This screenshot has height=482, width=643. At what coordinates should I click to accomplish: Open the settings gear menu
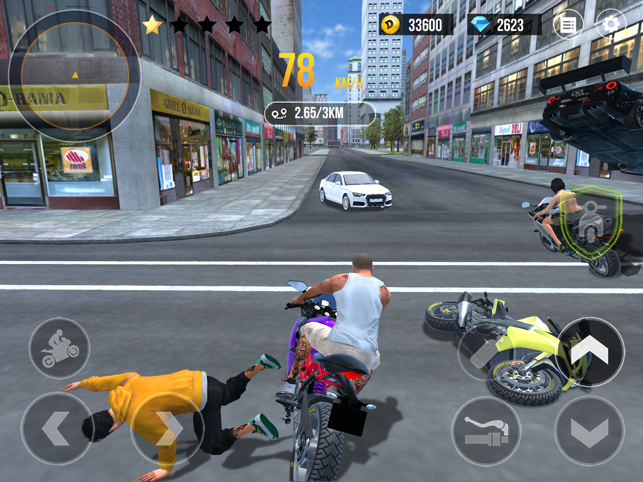(610, 25)
